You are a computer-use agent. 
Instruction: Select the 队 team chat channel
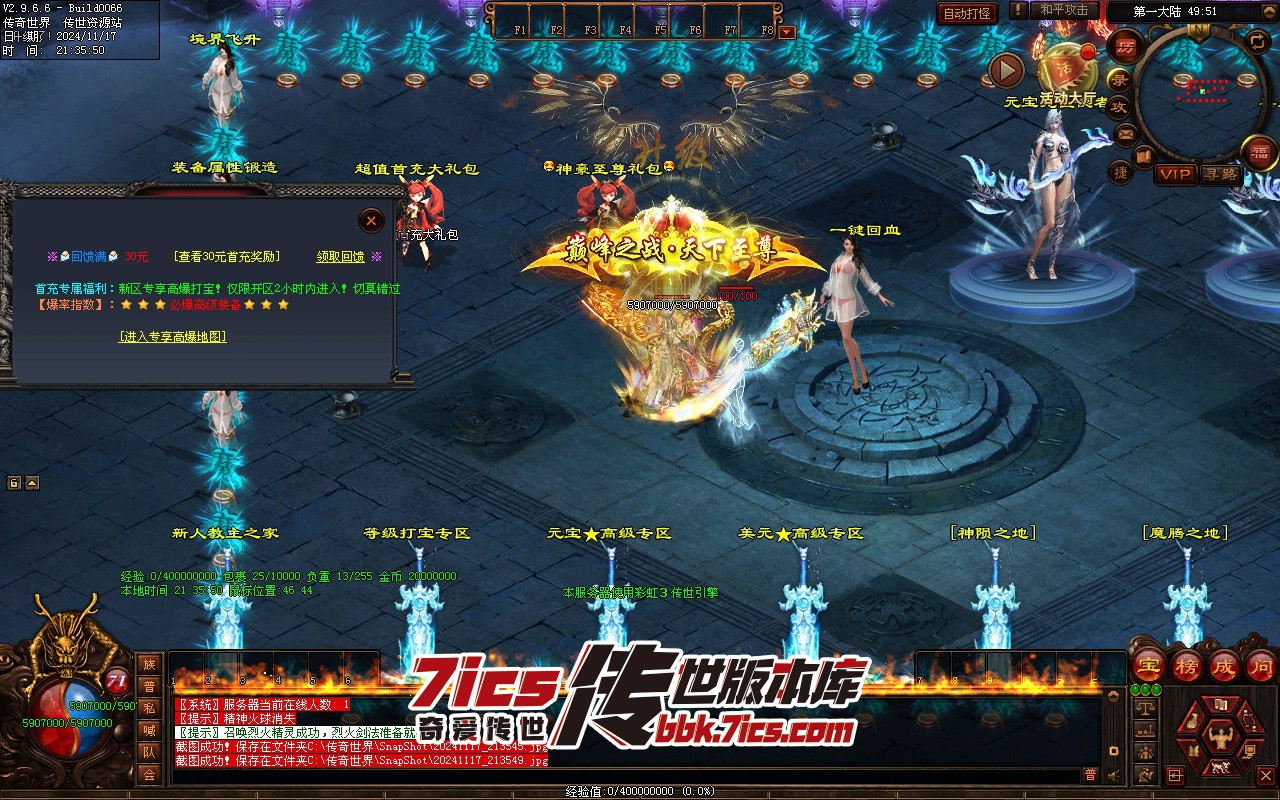pyautogui.click(x=149, y=752)
